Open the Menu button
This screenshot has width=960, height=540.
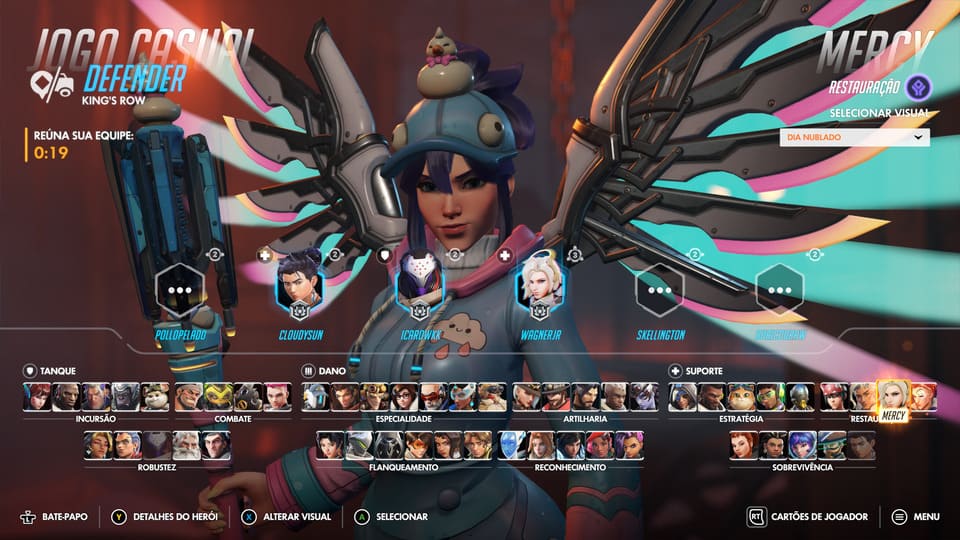[915, 517]
